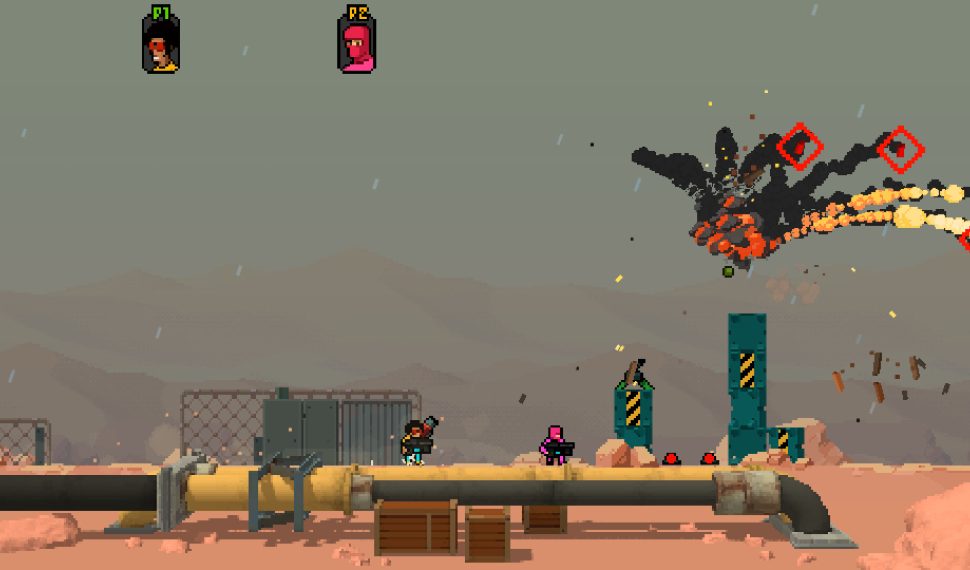Select the P2 pink ninja portrait
This screenshot has width=970, height=570.
click(356, 46)
